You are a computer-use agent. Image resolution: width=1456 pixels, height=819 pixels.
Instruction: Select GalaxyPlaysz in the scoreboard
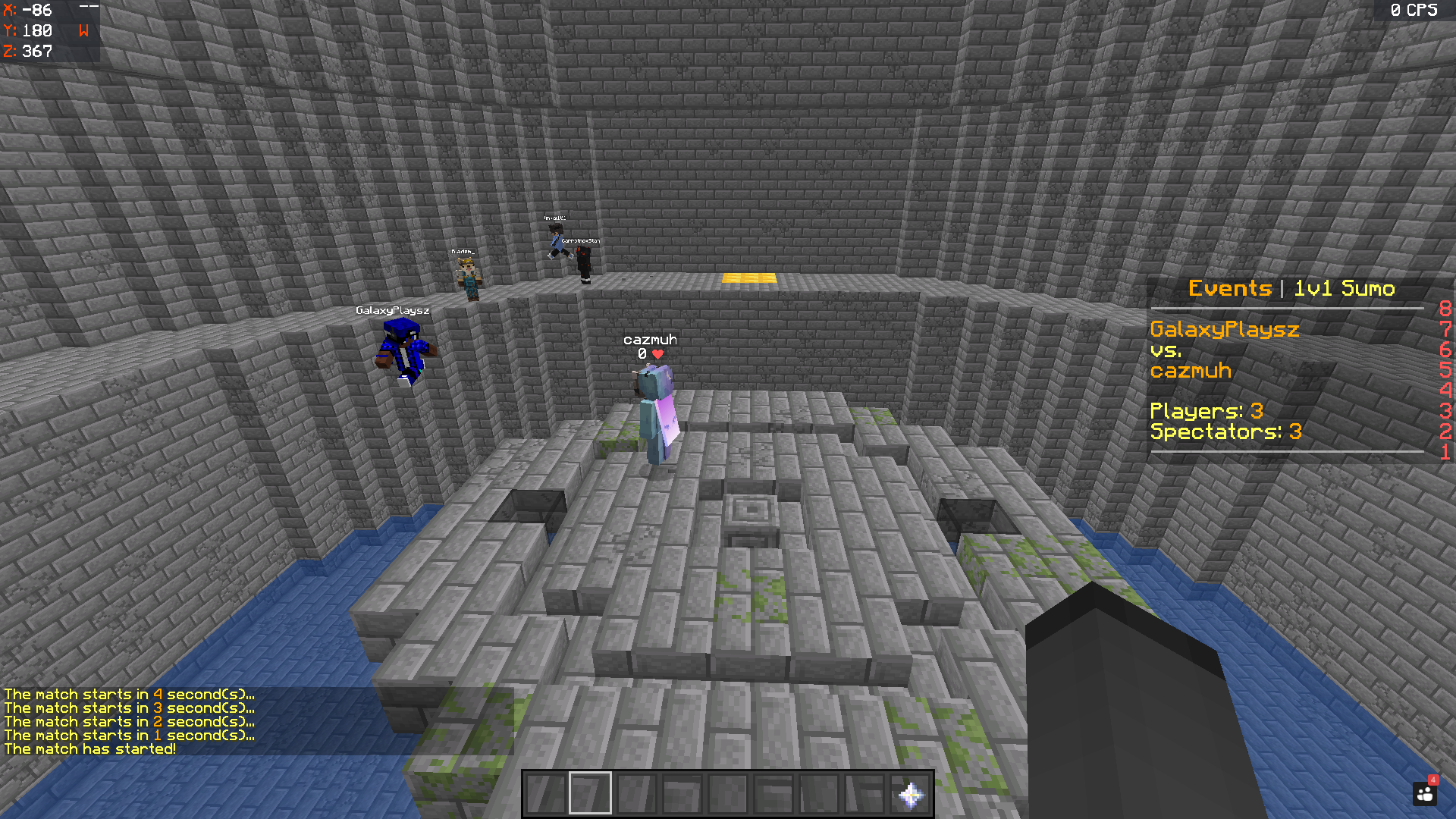pos(1224,330)
